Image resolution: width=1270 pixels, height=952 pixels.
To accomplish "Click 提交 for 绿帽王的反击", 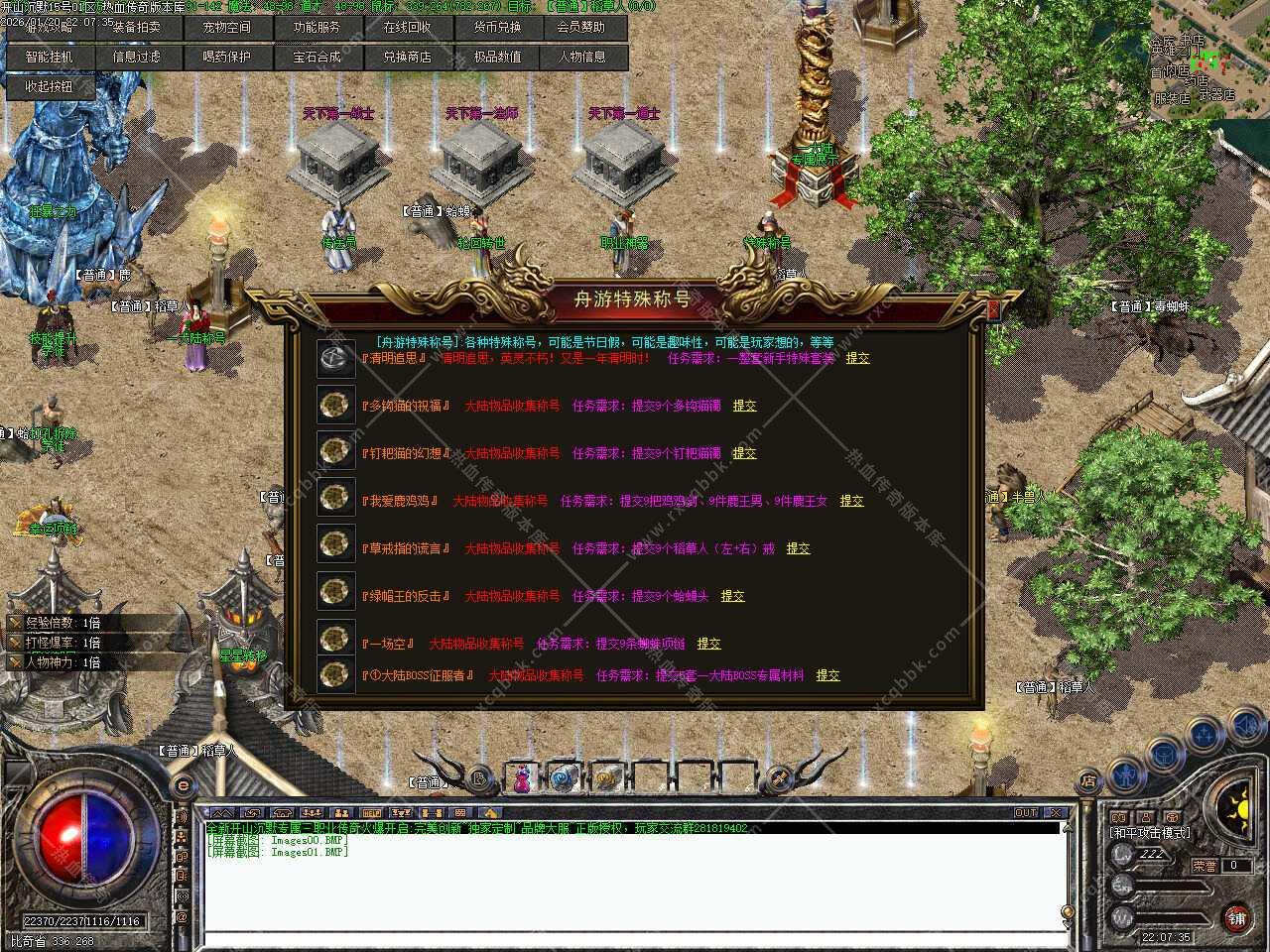I will point(732,596).
